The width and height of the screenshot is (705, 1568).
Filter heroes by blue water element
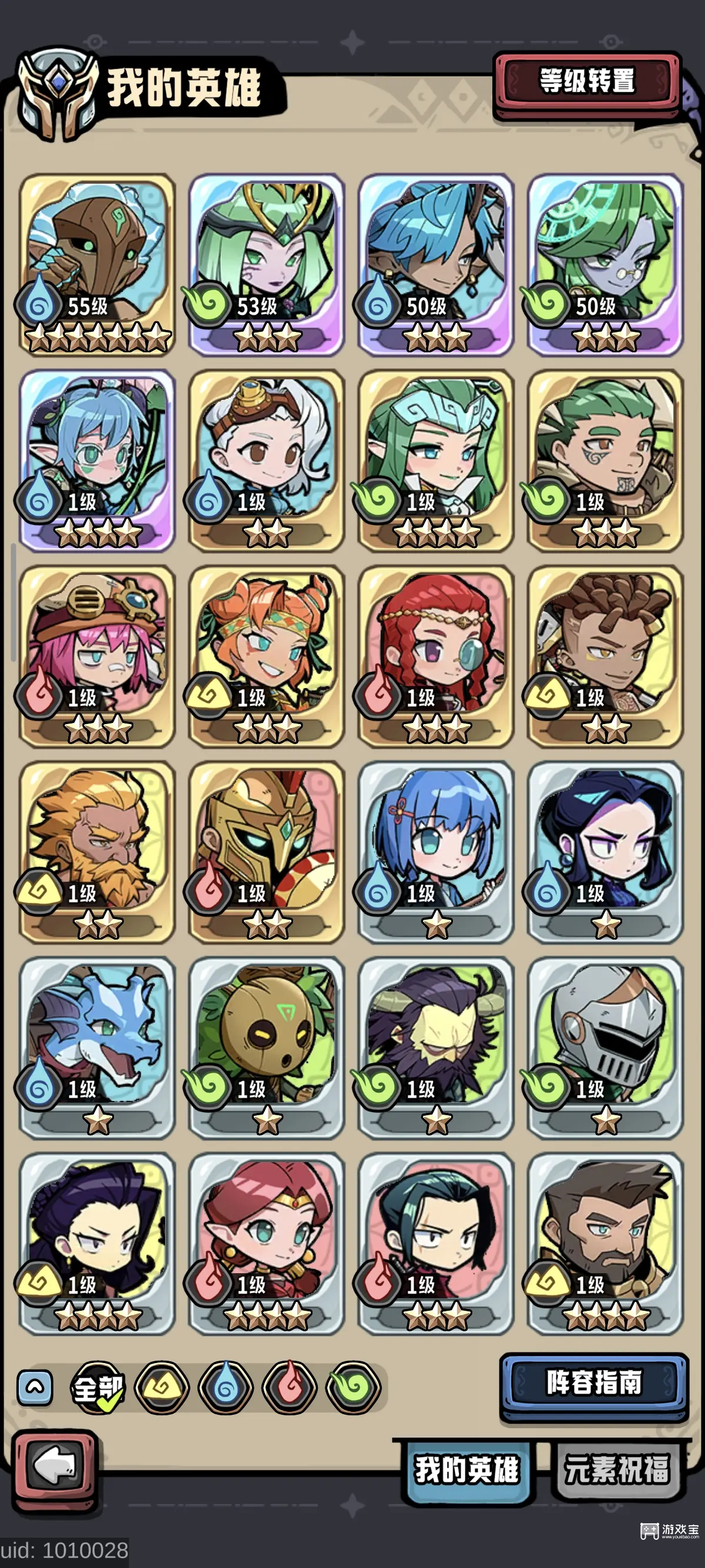pos(226,1388)
